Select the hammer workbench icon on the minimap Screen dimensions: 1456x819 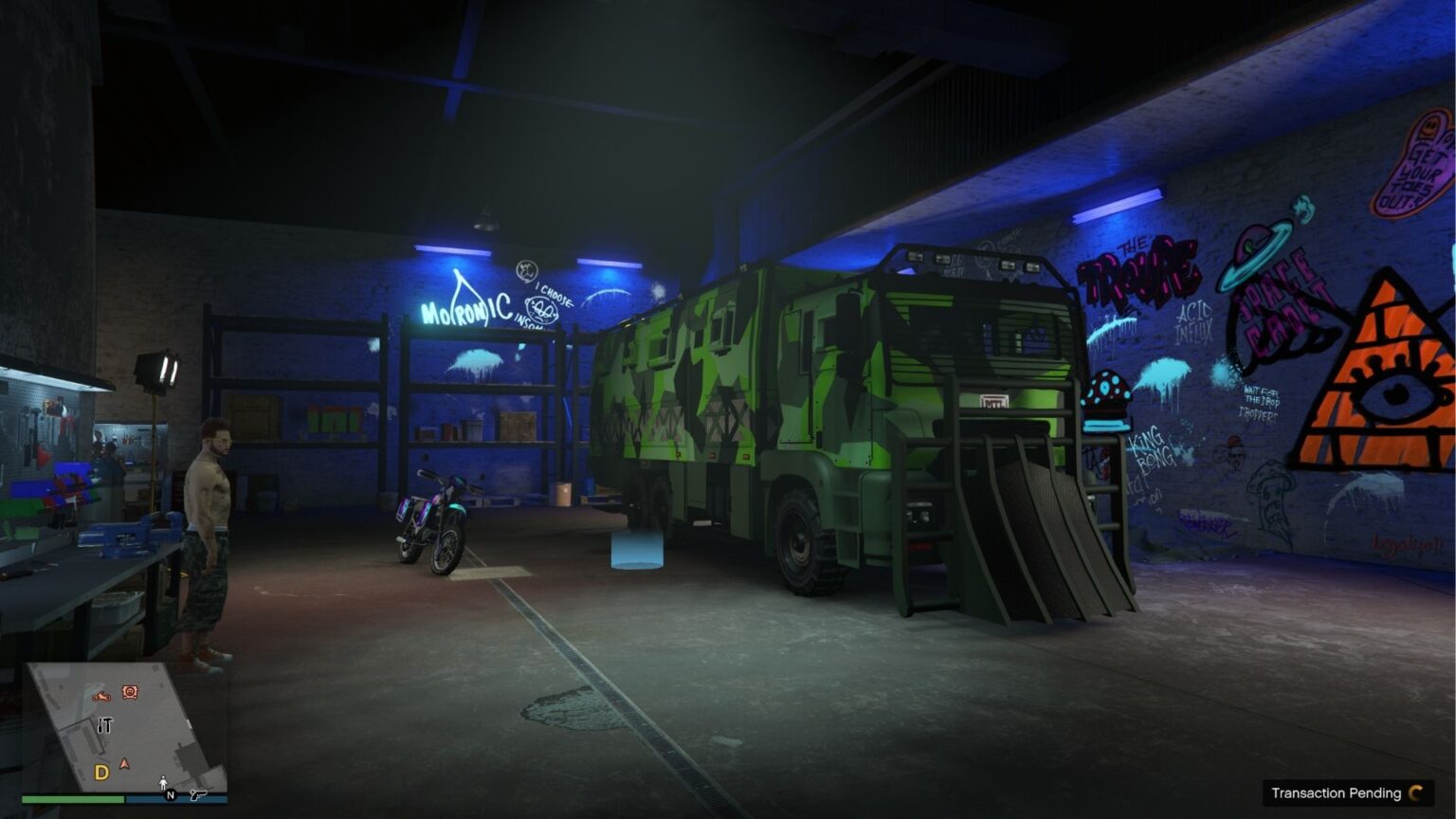click(x=104, y=725)
